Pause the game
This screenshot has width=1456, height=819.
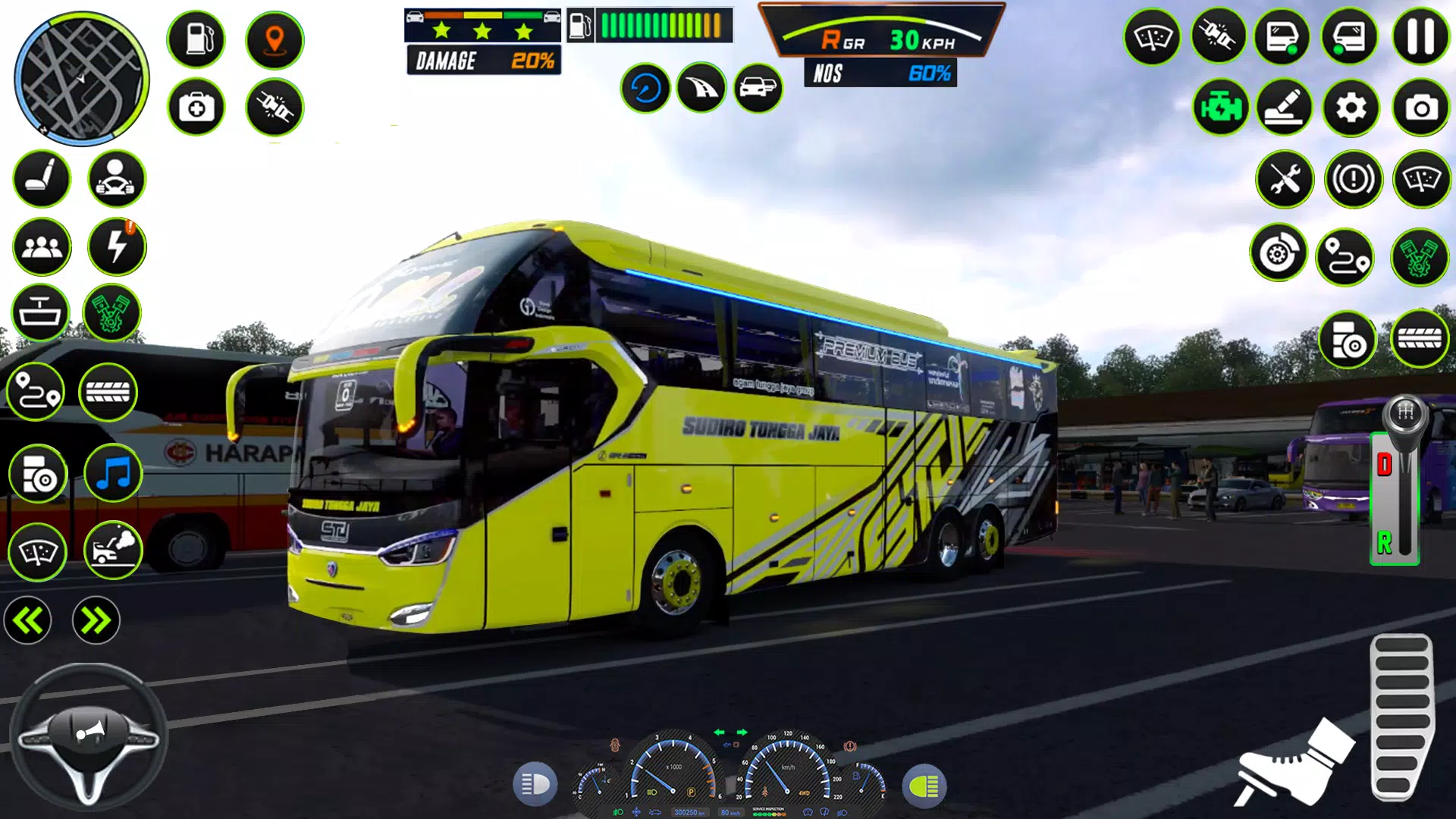[x=1420, y=36]
